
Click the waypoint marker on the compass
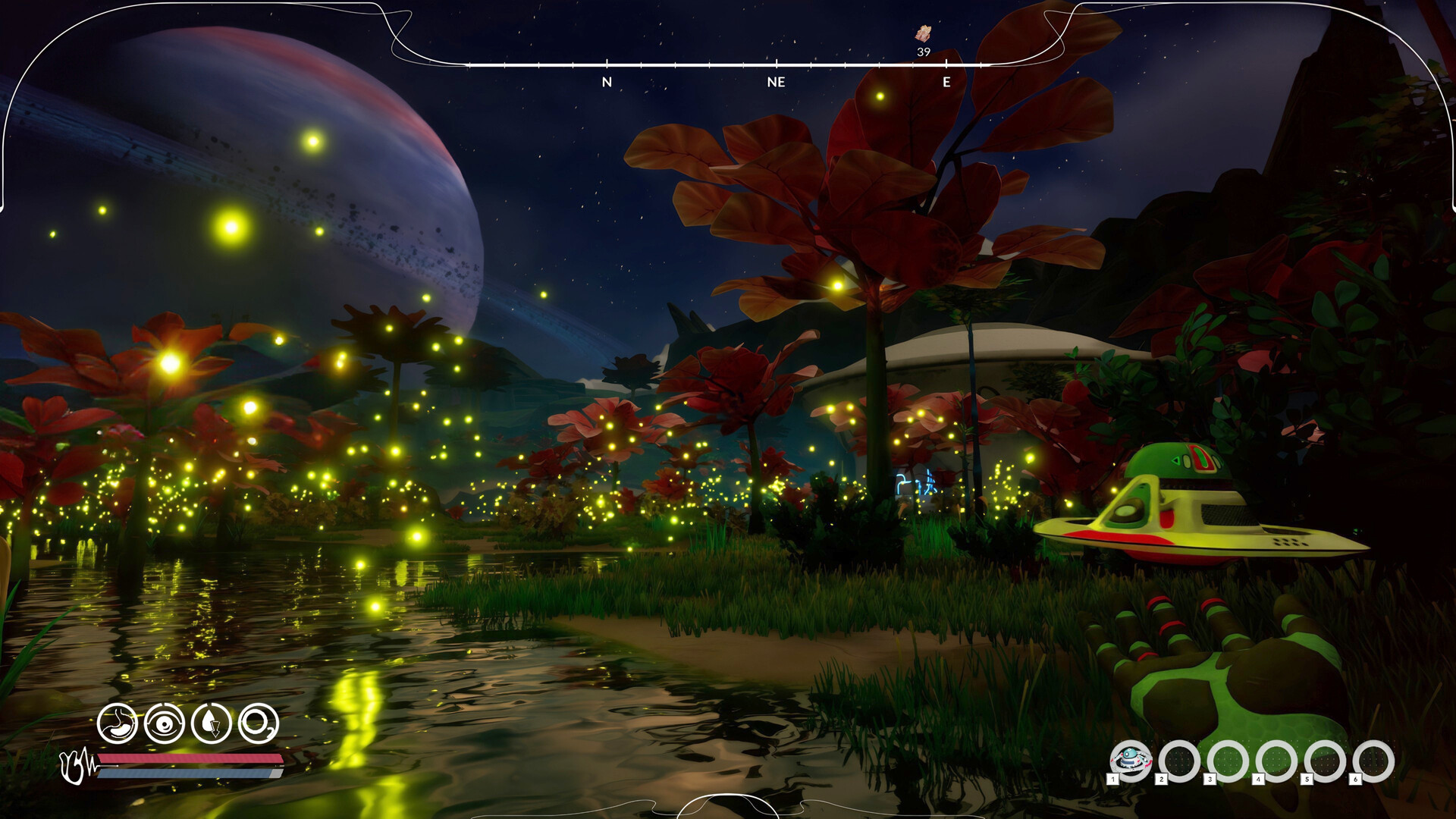pyautogui.click(x=923, y=33)
